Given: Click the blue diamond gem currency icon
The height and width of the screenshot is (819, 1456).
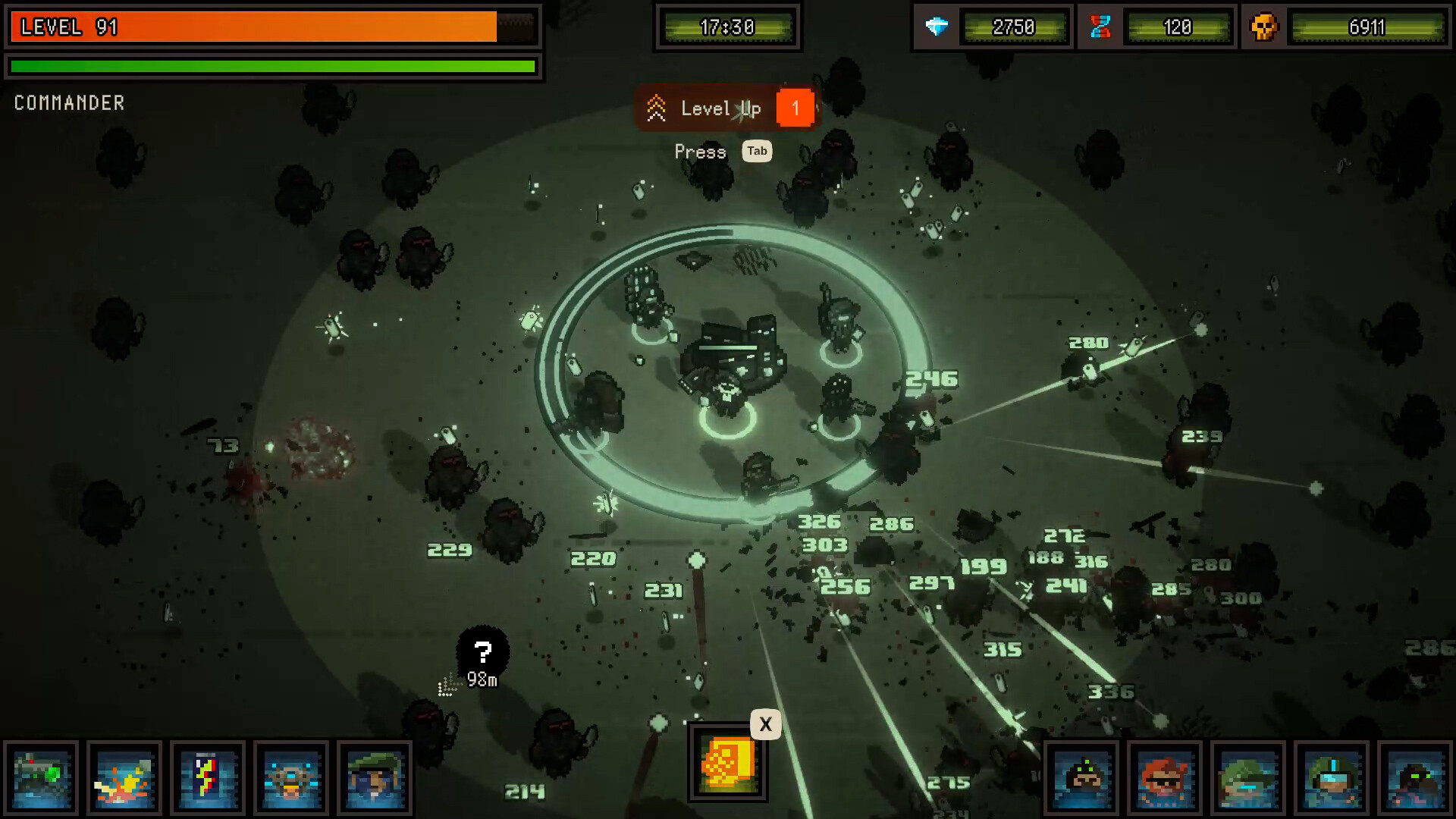Looking at the screenshot, I should click(x=937, y=27).
